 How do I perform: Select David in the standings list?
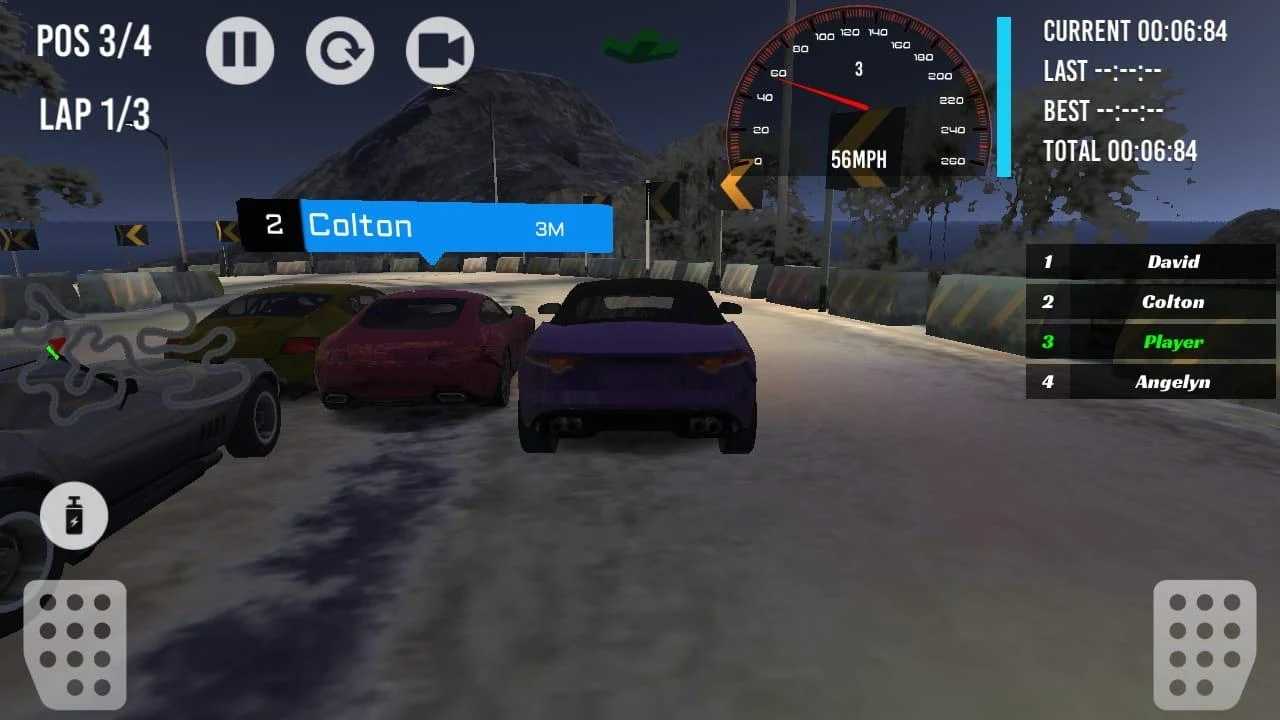click(x=1148, y=262)
